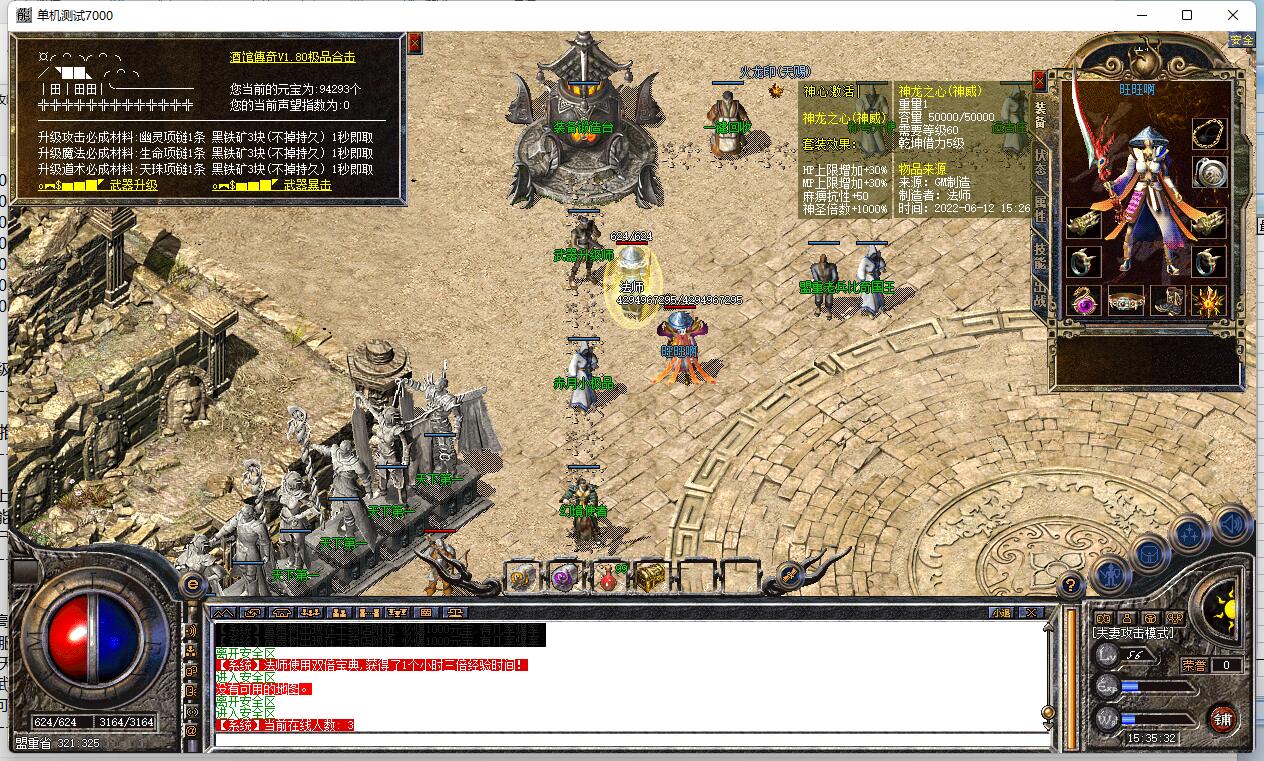
Task: Close the weapon upgrade dialog
Action: 414,43
